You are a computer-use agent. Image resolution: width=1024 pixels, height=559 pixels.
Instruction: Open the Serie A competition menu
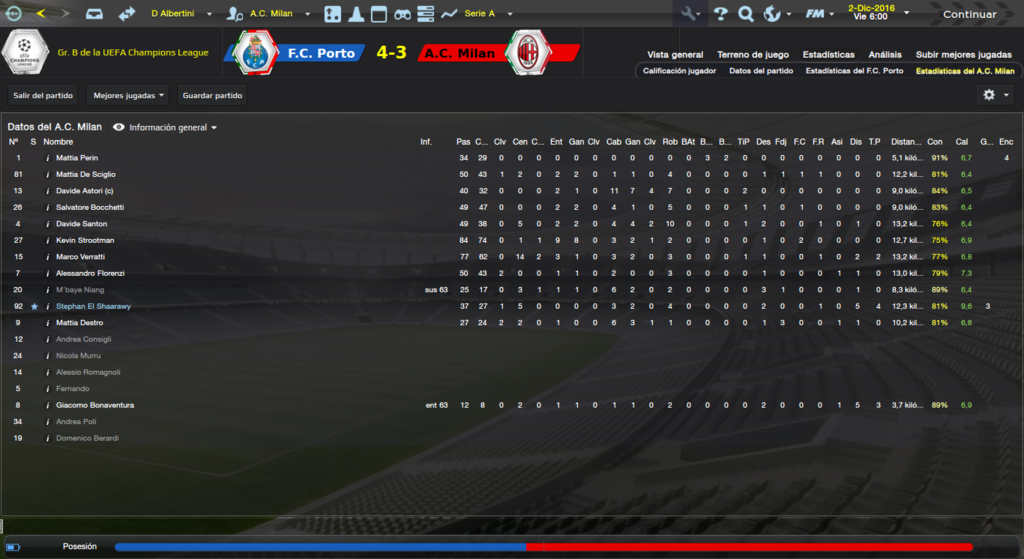[488, 14]
